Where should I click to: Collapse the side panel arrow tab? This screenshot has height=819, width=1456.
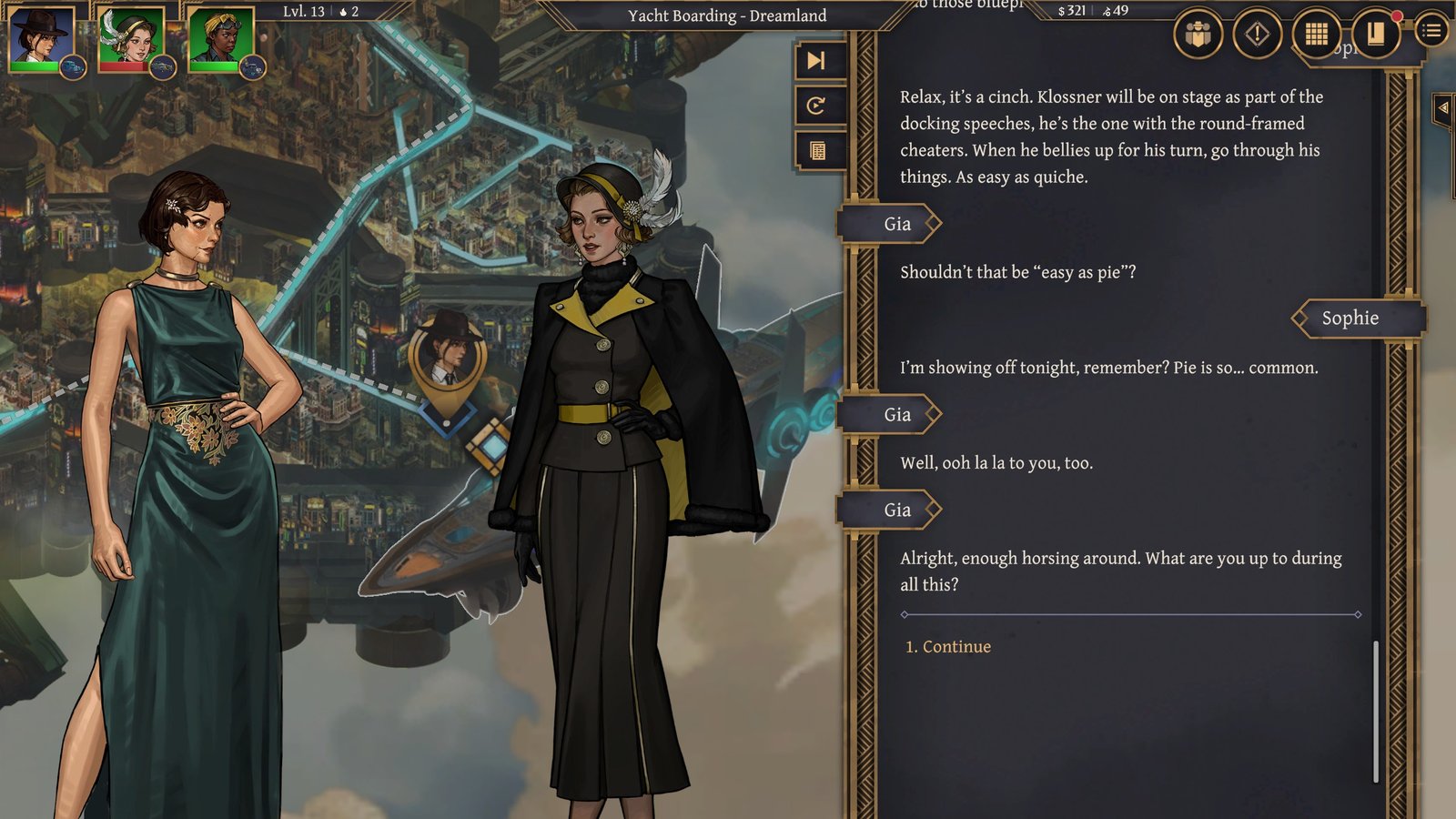tap(1443, 108)
